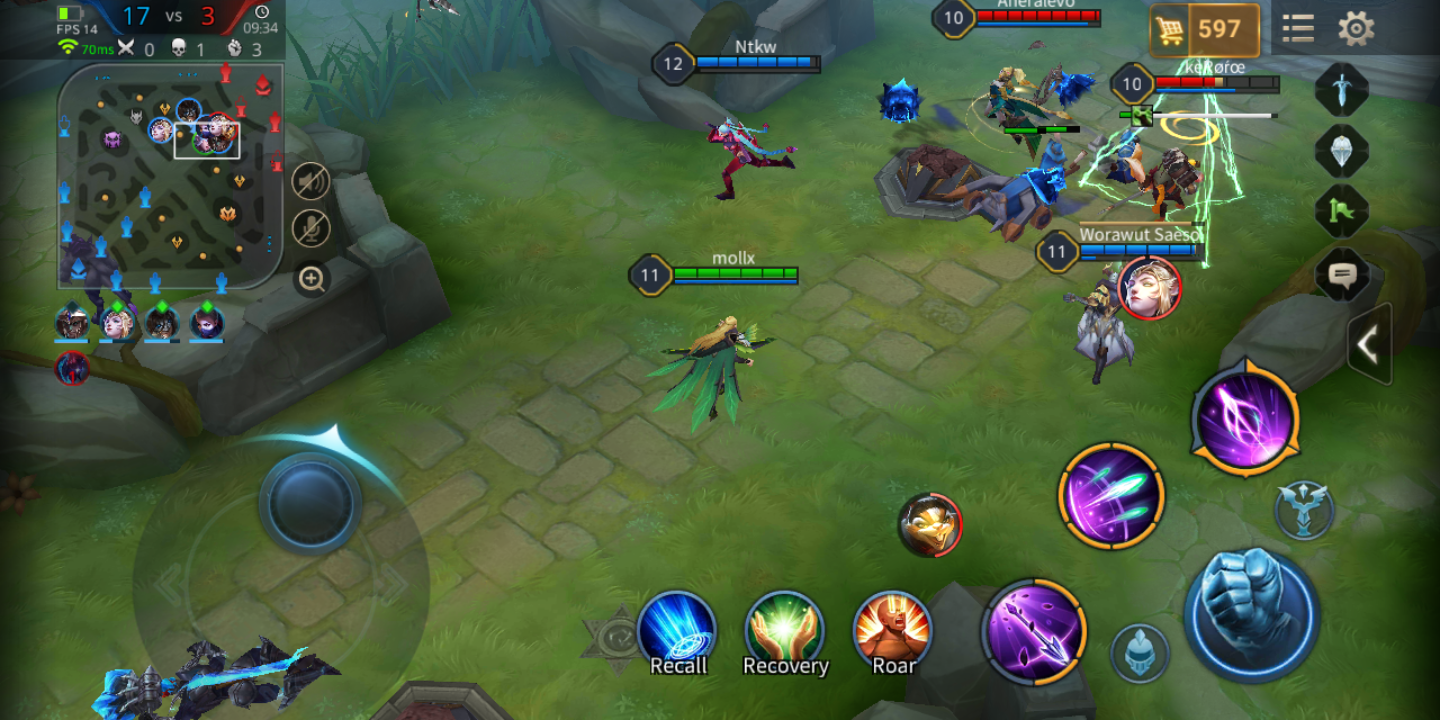
Task: Open the quick chat bubble
Action: point(1340,274)
